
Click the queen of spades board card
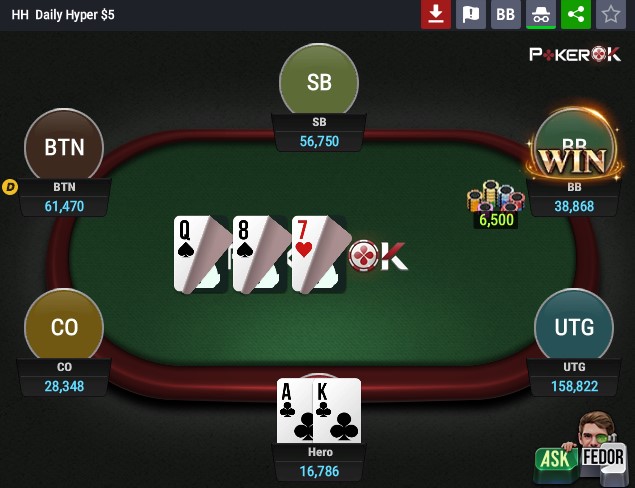(x=200, y=254)
